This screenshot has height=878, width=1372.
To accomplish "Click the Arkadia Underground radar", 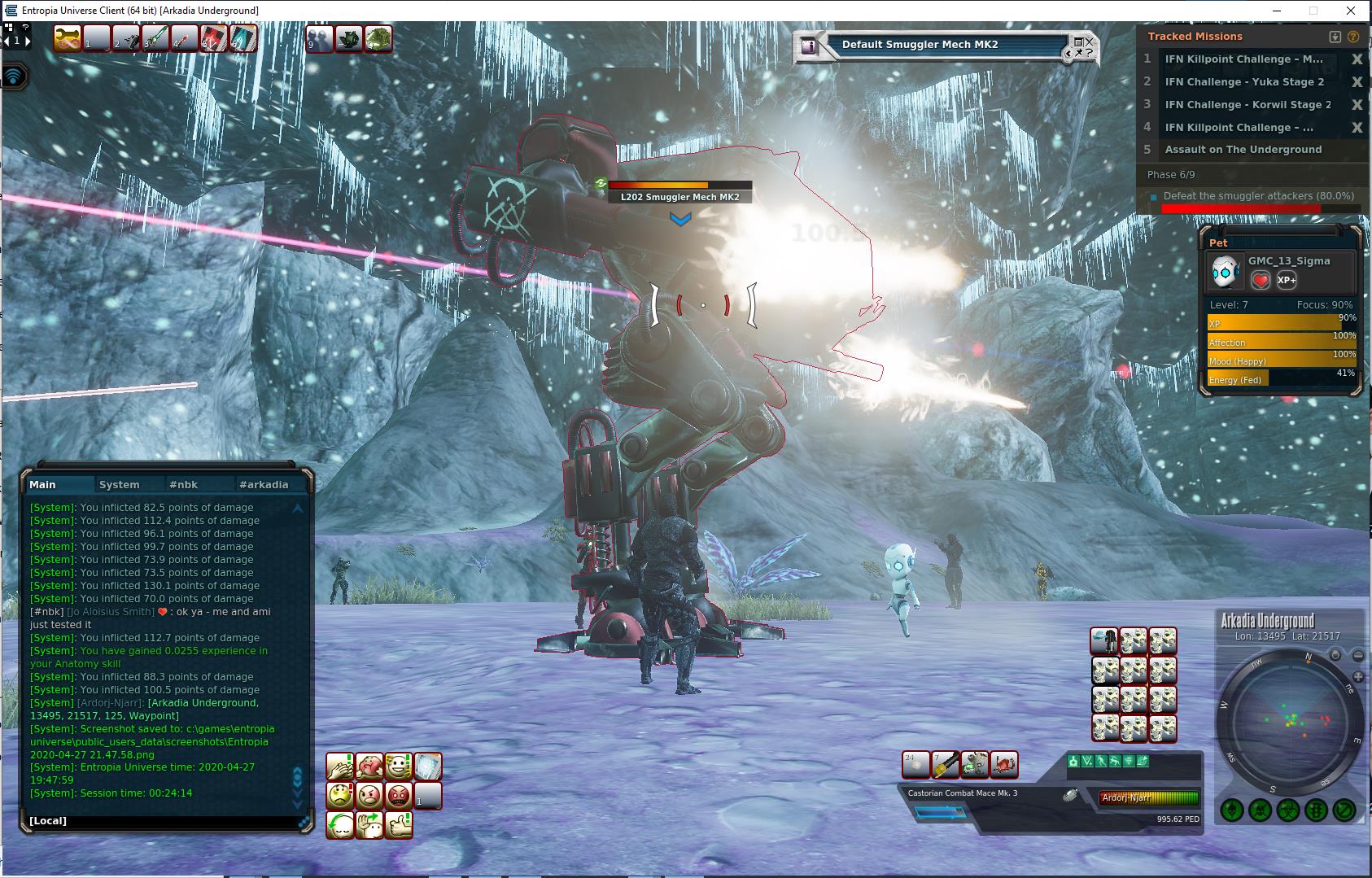I will click(x=1290, y=722).
